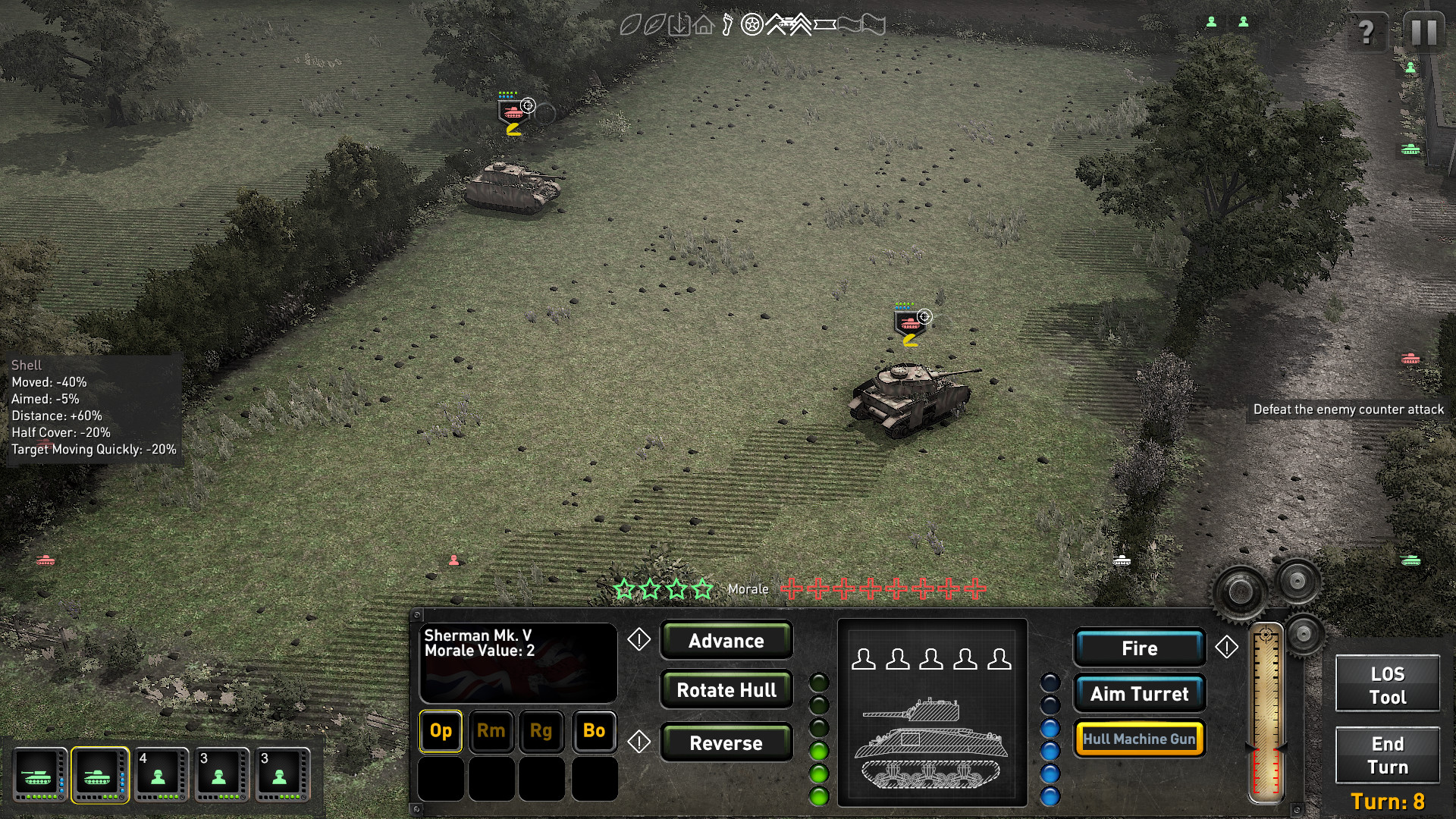Switch to the Rg tab

point(542,731)
